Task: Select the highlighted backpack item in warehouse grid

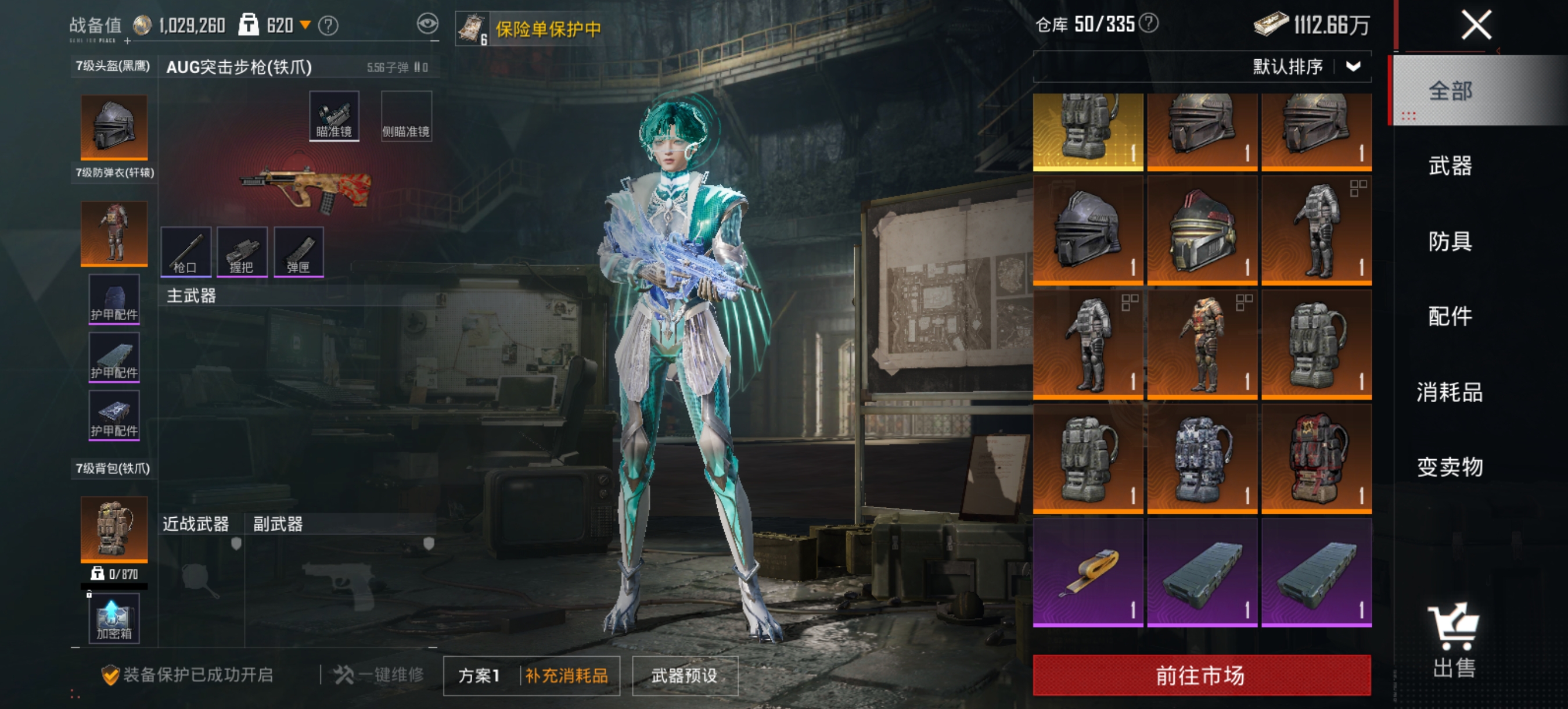Action: pyautogui.click(x=1089, y=131)
